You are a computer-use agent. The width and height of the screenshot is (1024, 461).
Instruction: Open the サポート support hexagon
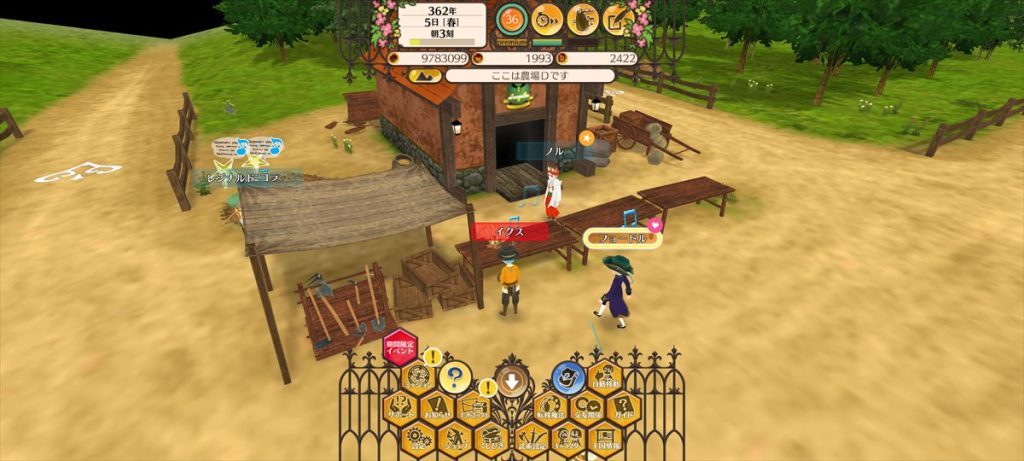400,406
